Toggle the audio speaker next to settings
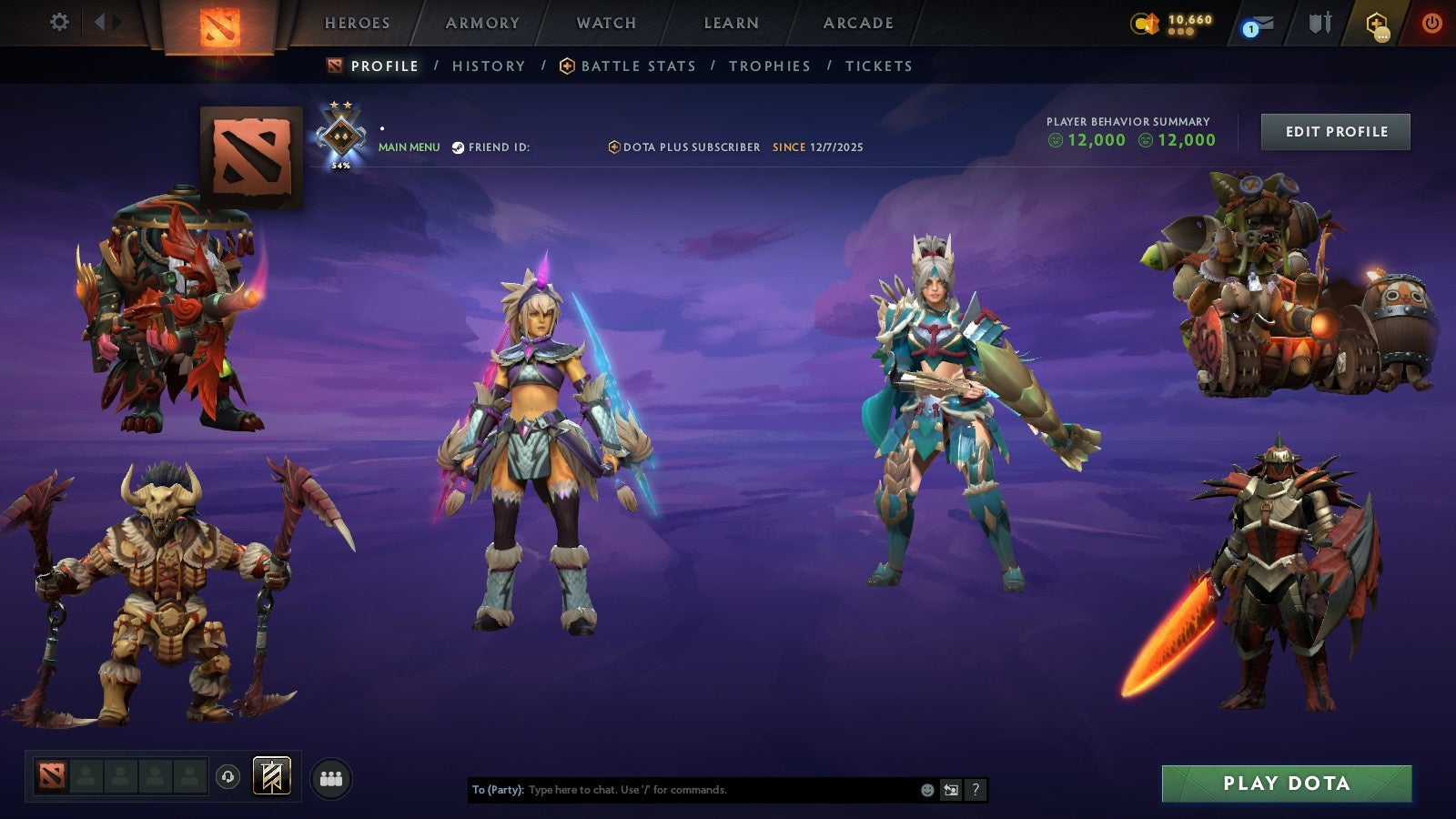1456x819 pixels. pyautogui.click(x=101, y=23)
